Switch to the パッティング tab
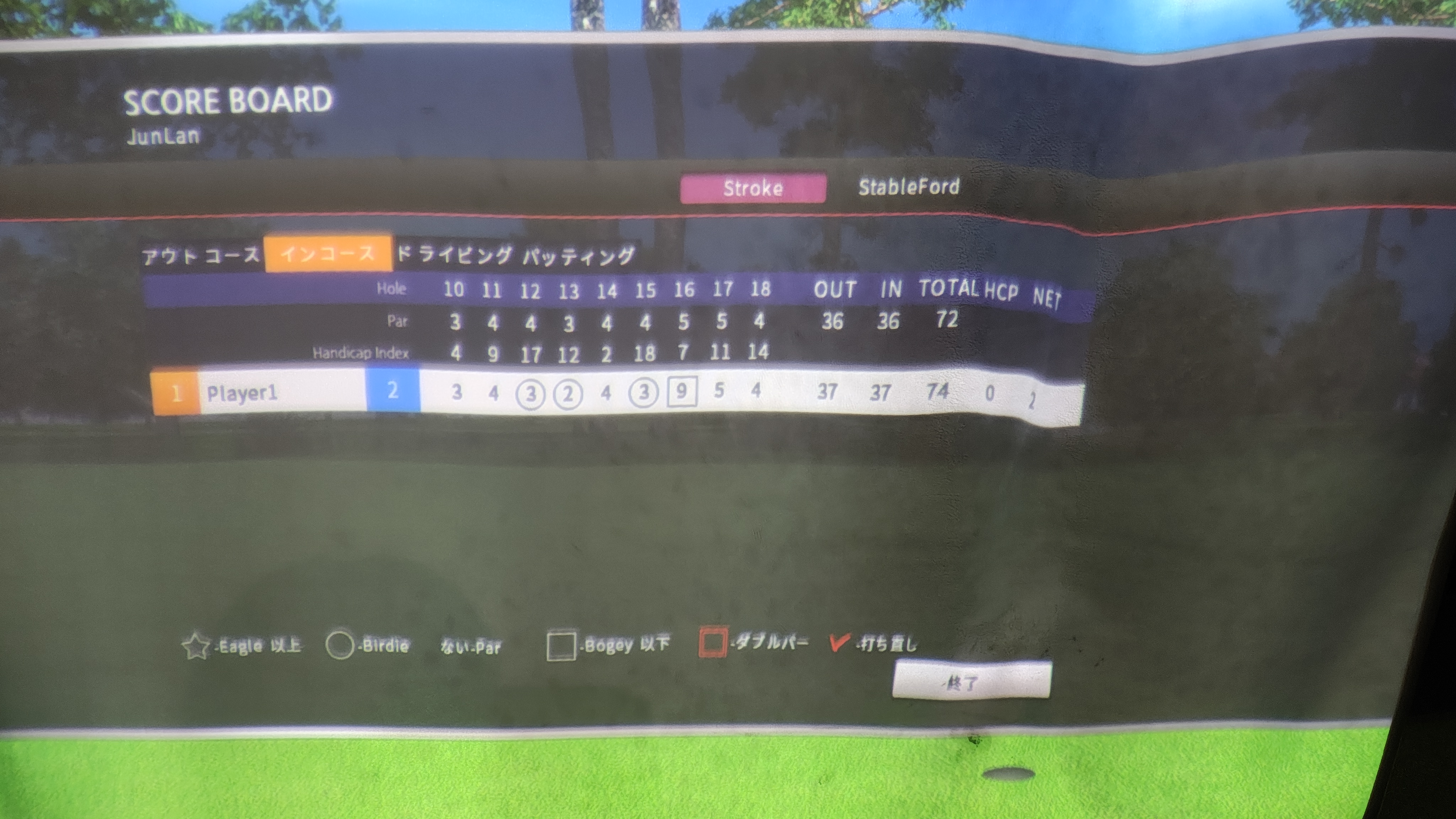This screenshot has height=819, width=1456. pos(578,256)
